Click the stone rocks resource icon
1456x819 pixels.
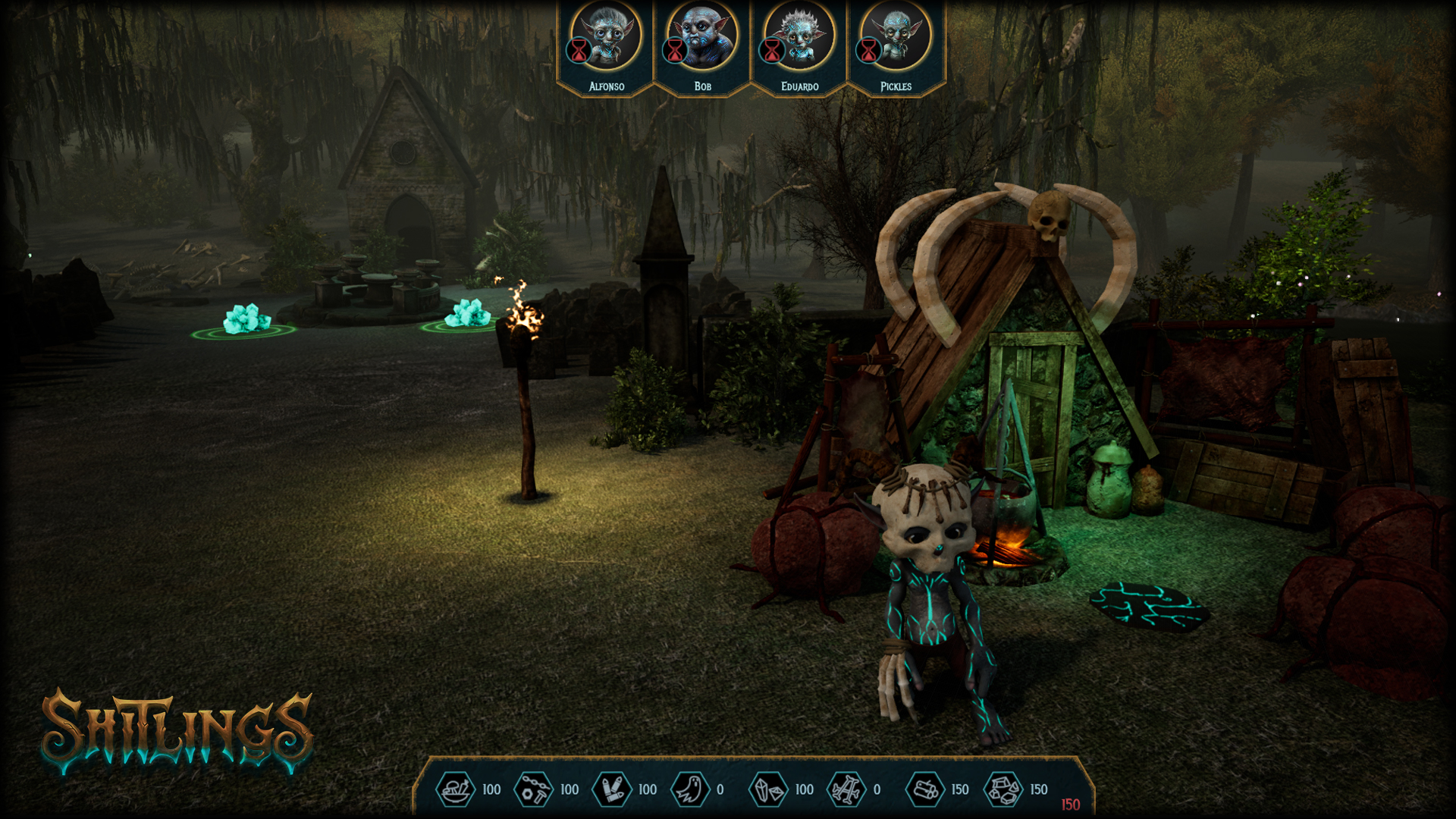1003,789
